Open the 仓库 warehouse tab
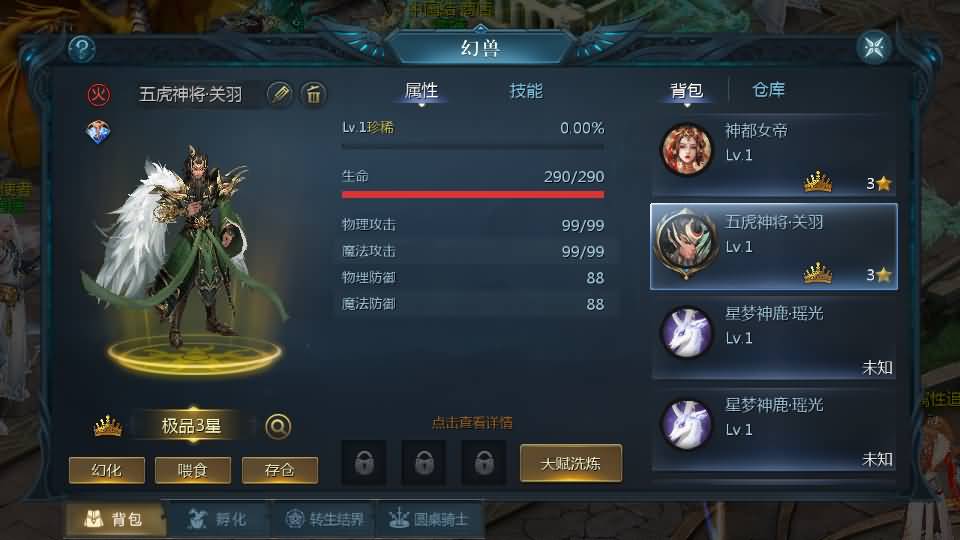This screenshot has height=540, width=960. (768, 90)
